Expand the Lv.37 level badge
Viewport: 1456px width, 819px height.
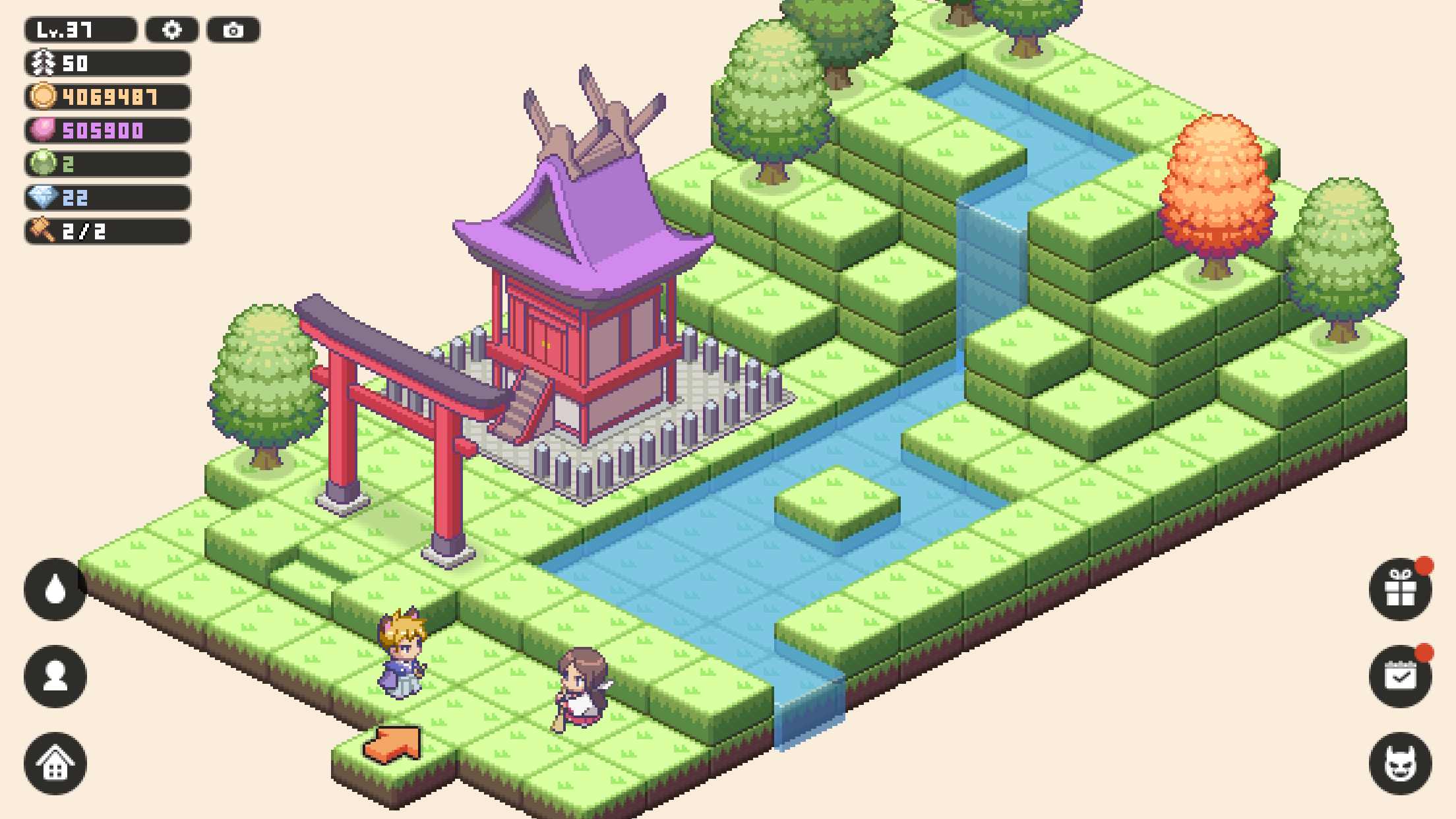point(79,29)
